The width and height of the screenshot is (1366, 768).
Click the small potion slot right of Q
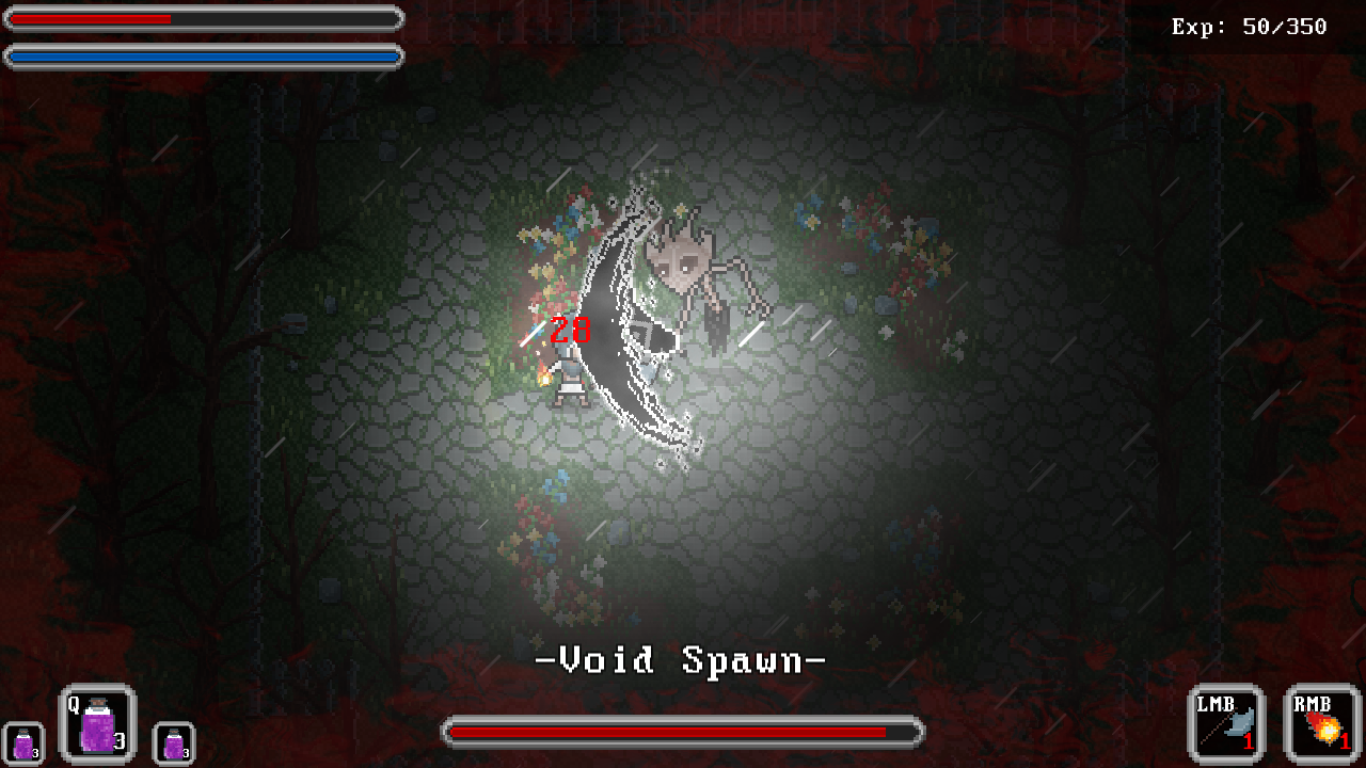pyautogui.click(x=172, y=742)
